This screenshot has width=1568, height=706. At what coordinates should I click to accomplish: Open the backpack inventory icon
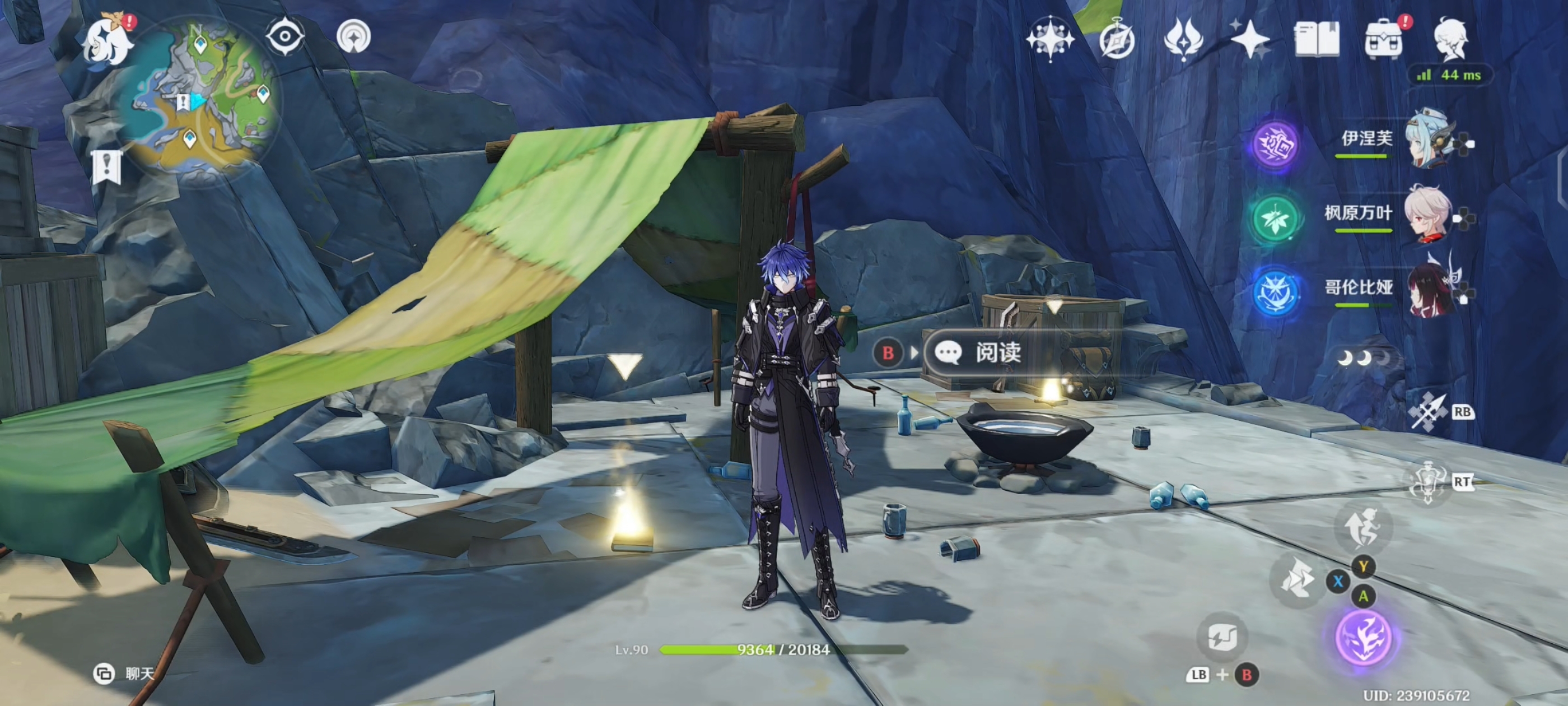point(1384,39)
